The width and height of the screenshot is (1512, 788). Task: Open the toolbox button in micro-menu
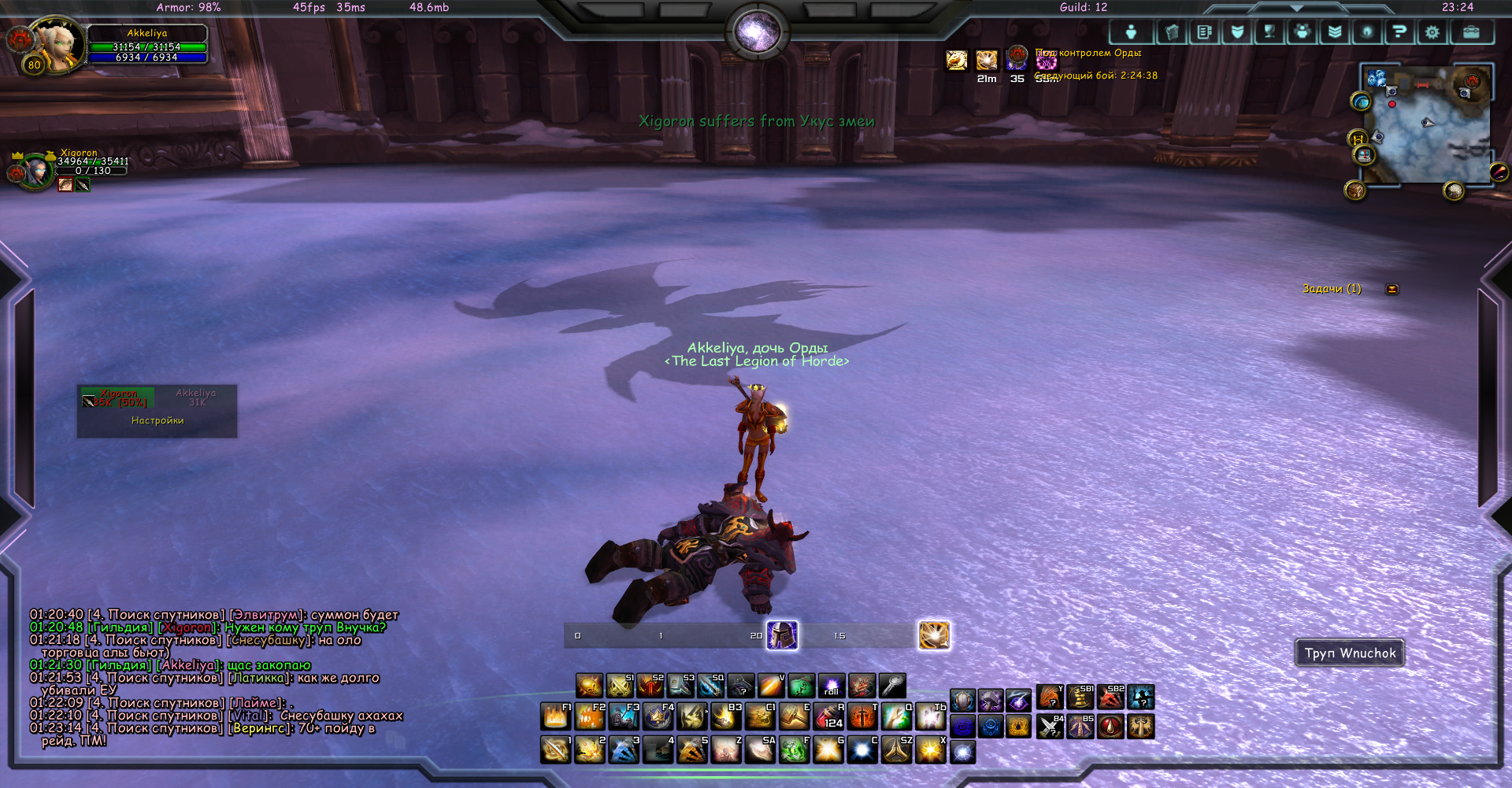pyautogui.click(x=1470, y=32)
